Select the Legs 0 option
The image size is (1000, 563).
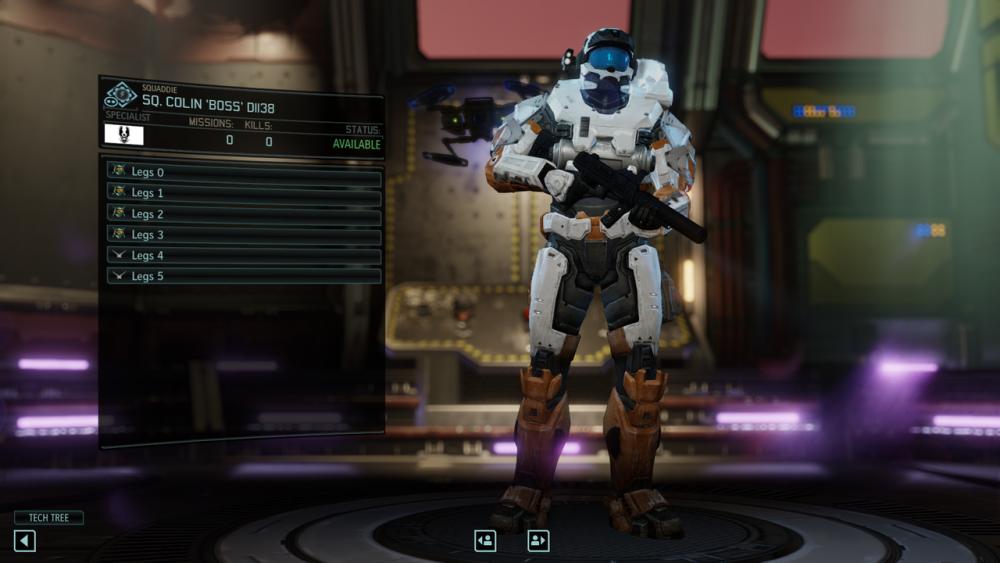click(244, 172)
